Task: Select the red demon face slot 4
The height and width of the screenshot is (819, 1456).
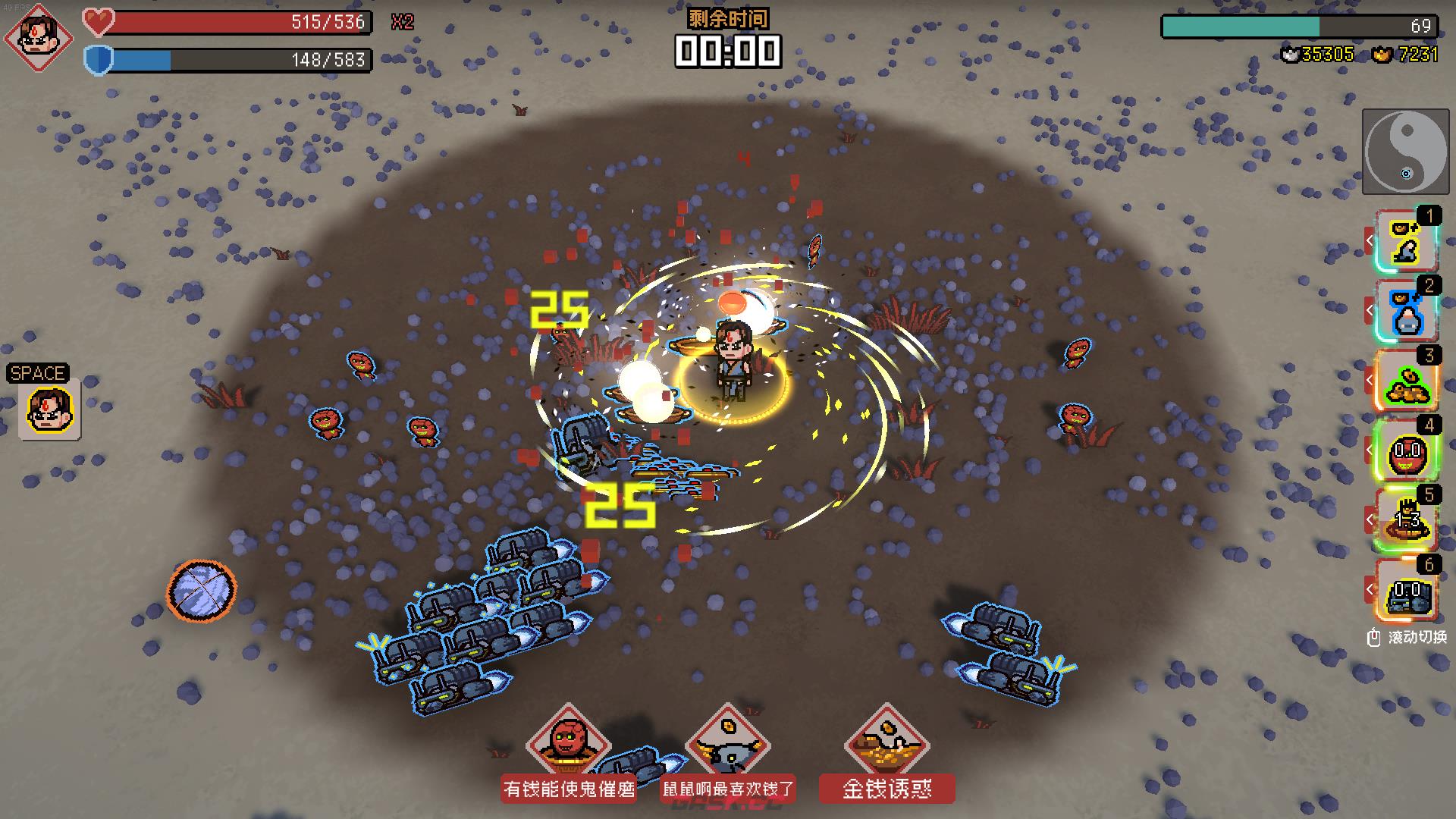Action: [x=1407, y=450]
